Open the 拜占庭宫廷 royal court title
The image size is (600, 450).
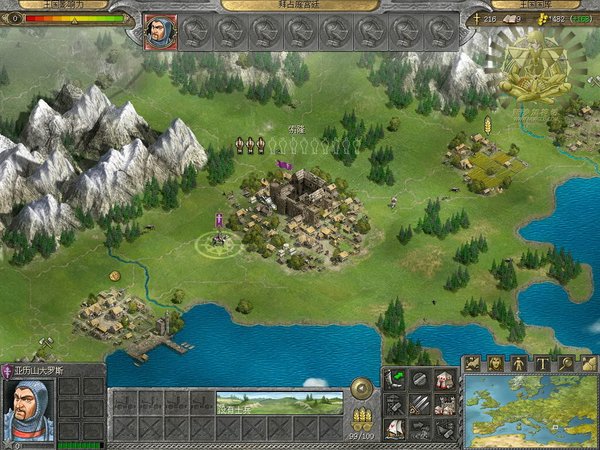[x=300, y=5]
